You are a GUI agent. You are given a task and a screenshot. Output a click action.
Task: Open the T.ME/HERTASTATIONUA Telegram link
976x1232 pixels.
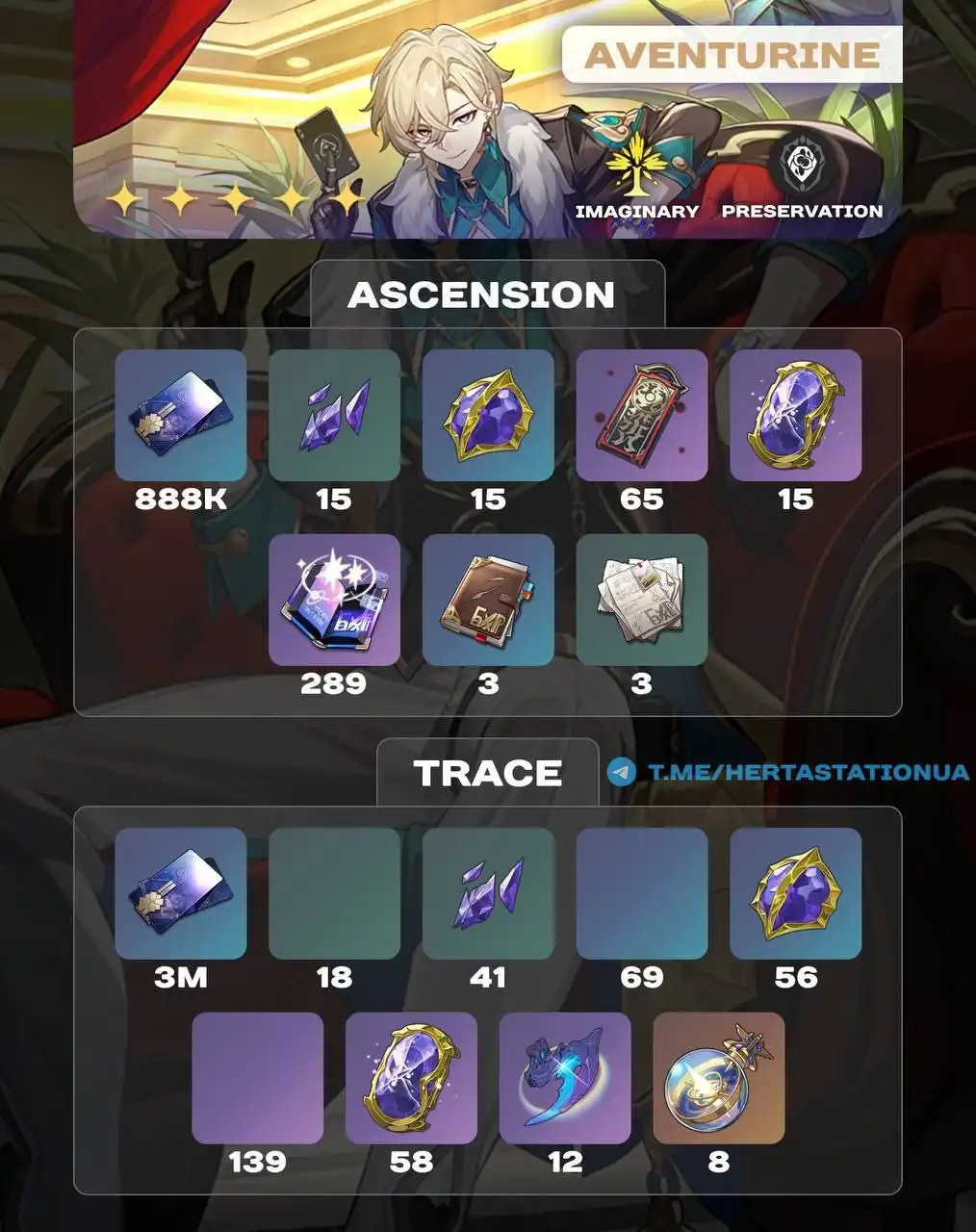pos(807,772)
